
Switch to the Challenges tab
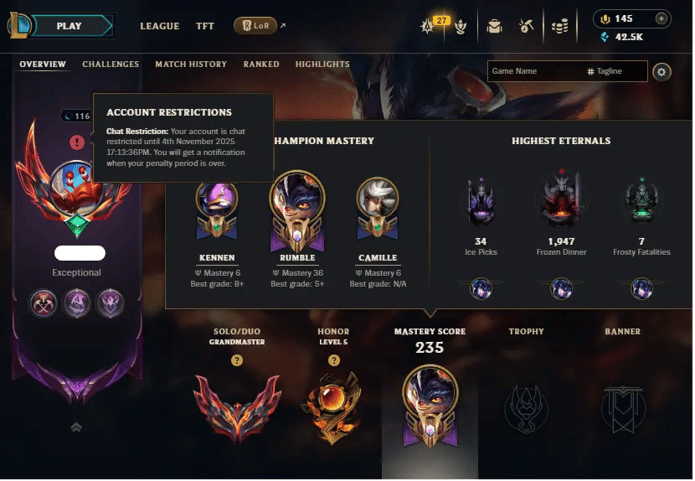click(111, 64)
